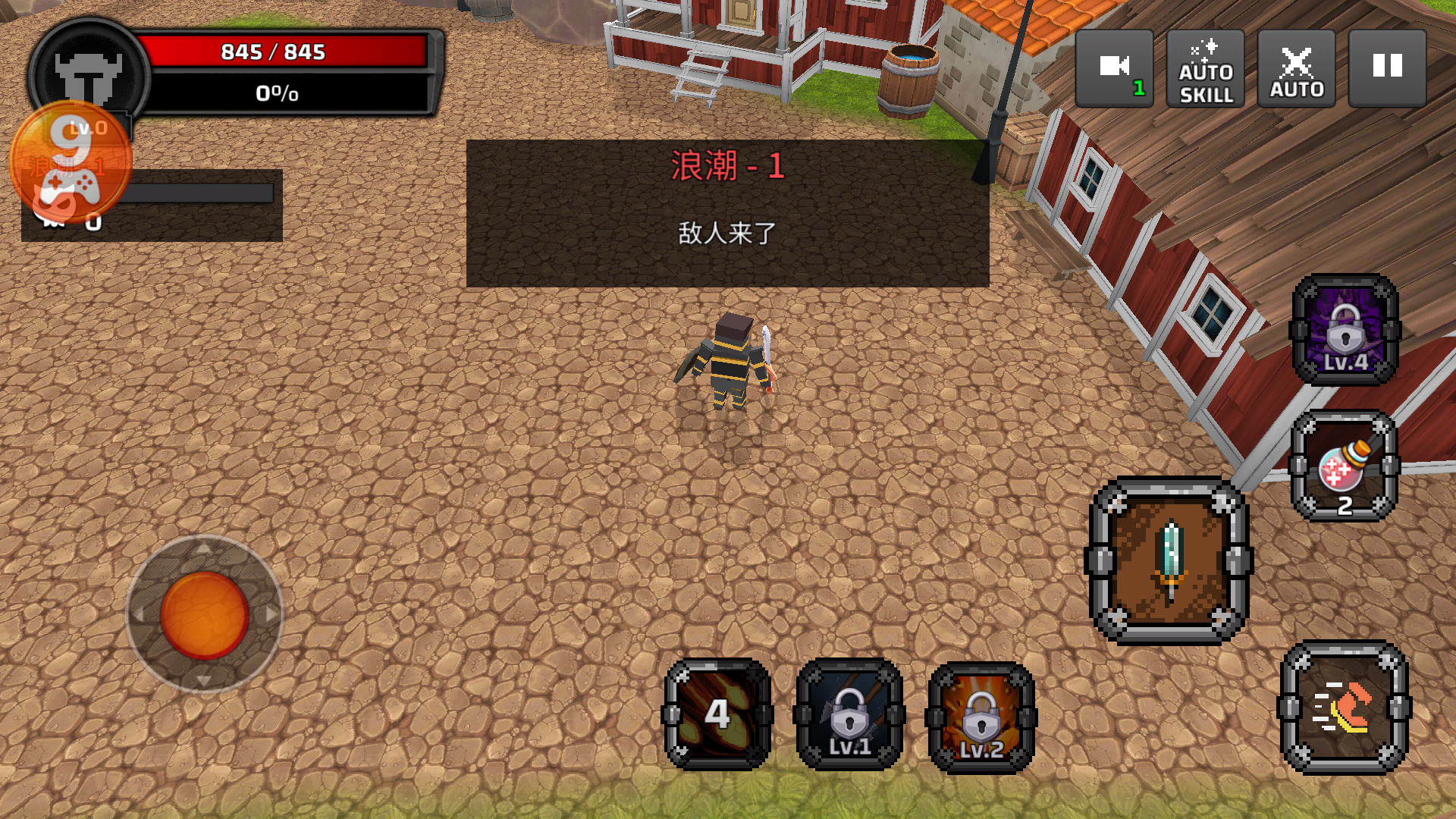Viewport: 1456px width, 819px height.
Task: Tap the up arrow on the joystick pad
Action: click(x=203, y=548)
